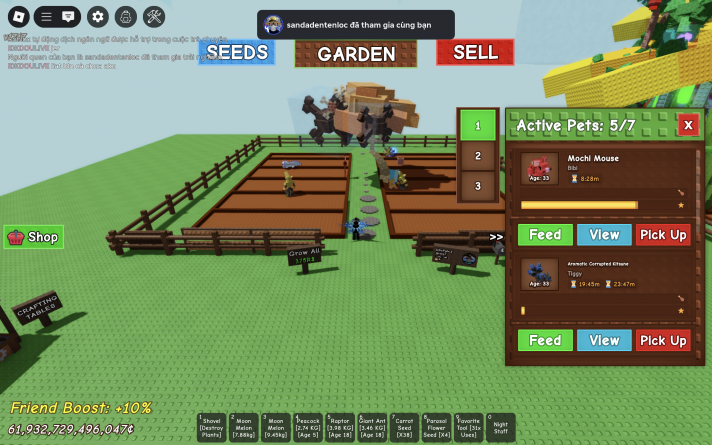Click the red SELL button
Viewport: 712px width, 445px height.
pos(475,52)
